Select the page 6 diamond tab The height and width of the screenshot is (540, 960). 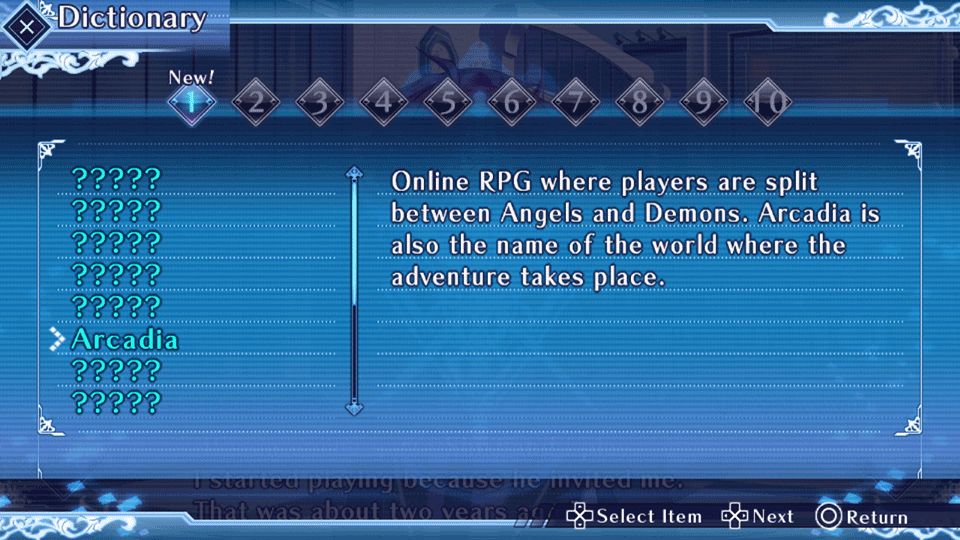point(511,102)
